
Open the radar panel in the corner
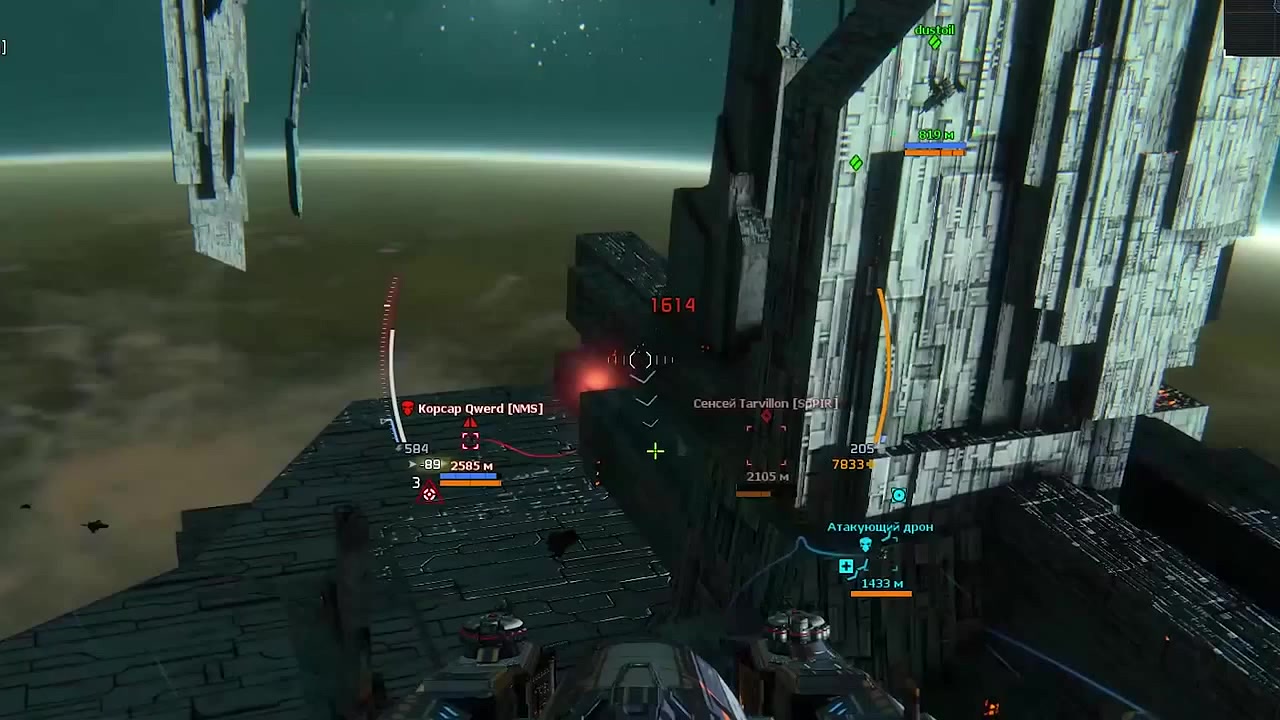(x=1251, y=27)
